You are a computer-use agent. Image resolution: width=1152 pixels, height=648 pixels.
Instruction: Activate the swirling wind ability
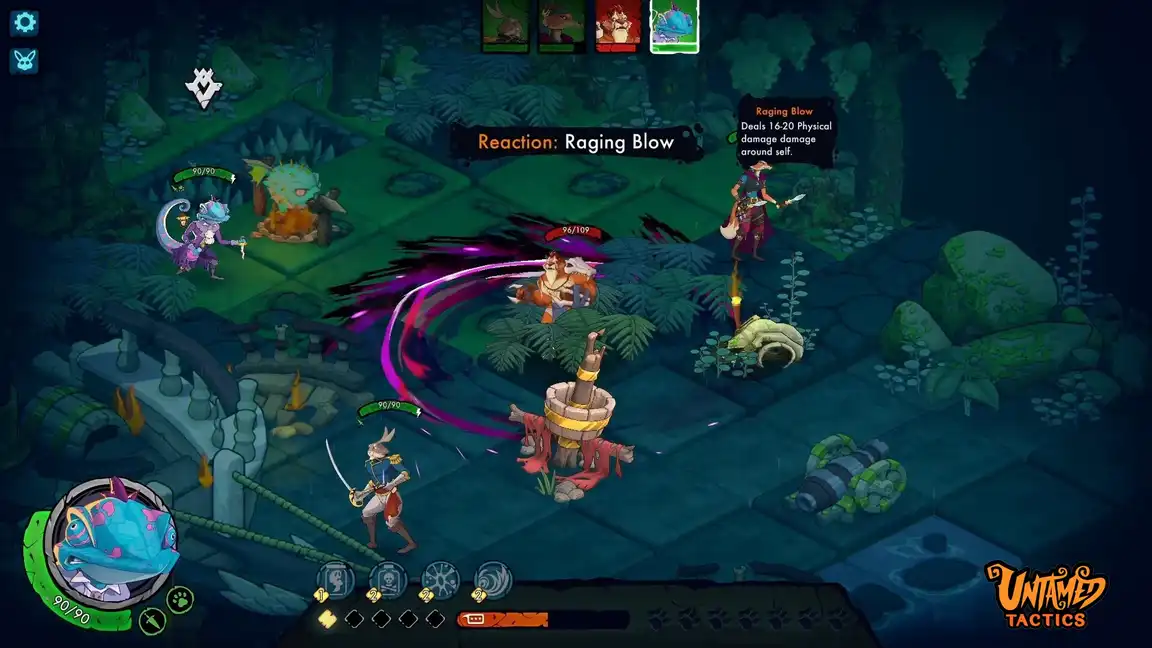[492, 578]
